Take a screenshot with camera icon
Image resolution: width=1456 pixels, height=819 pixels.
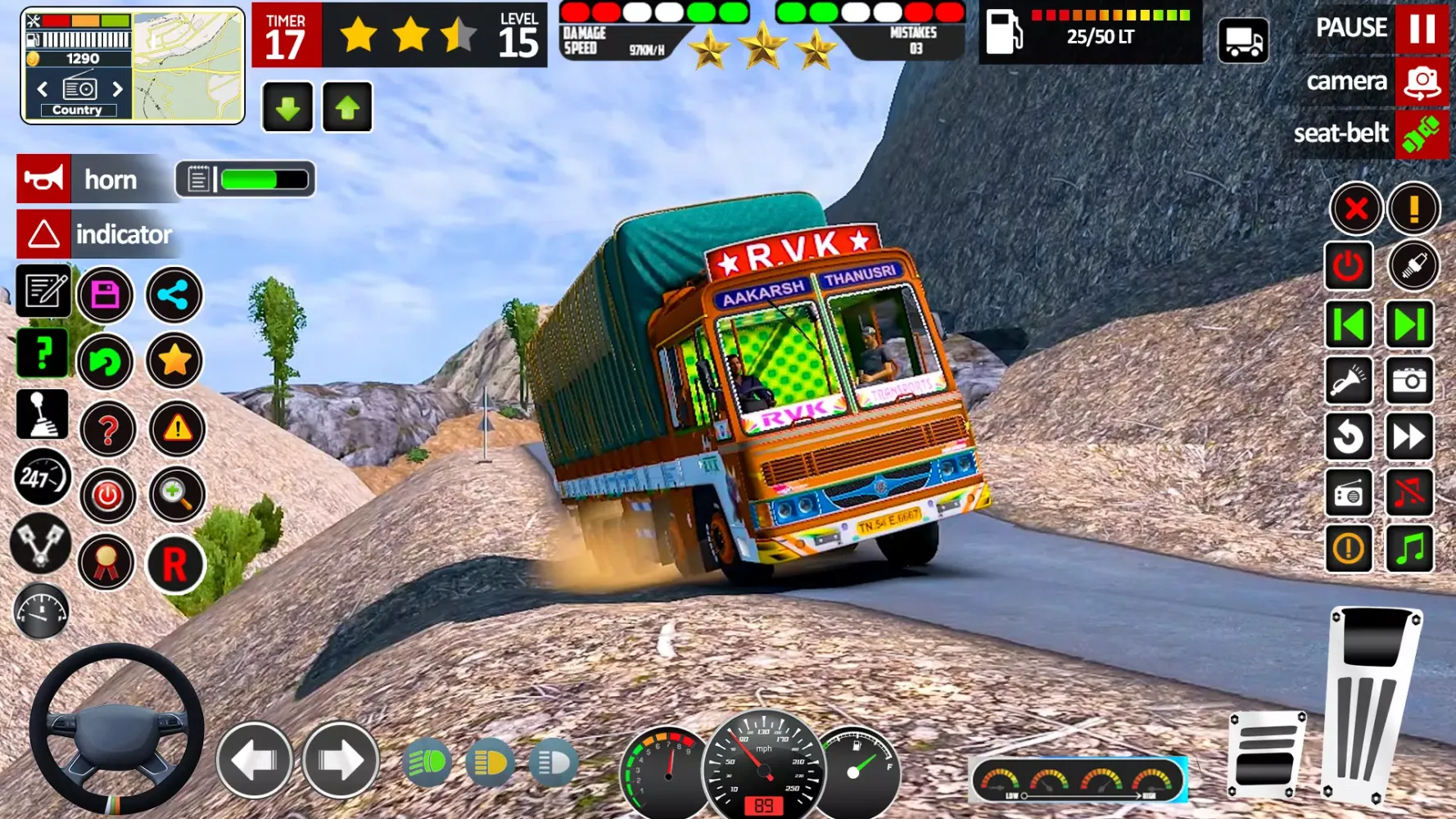pyautogui.click(x=1409, y=381)
